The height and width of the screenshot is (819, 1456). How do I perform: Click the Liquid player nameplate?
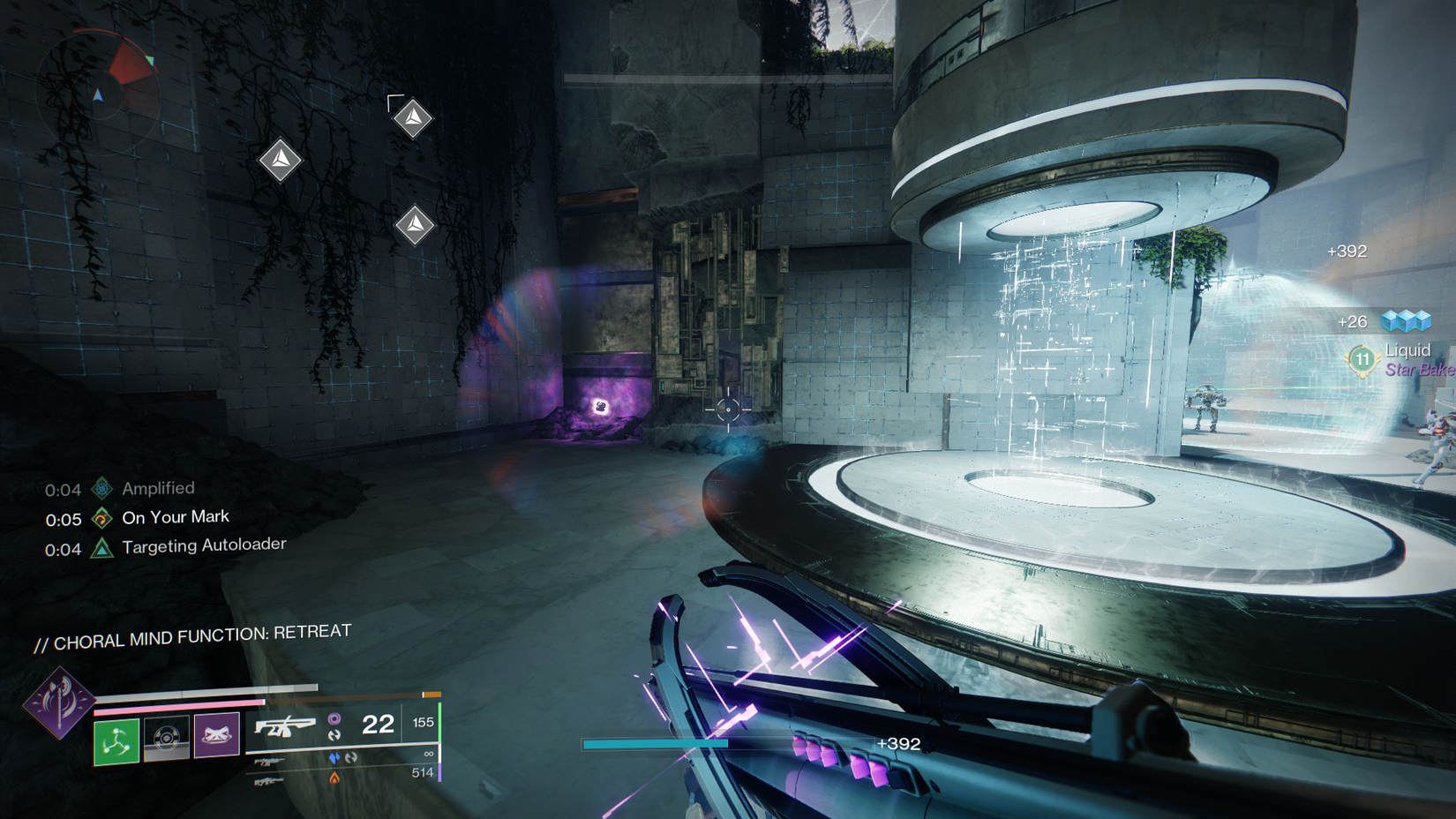click(x=1409, y=349)
